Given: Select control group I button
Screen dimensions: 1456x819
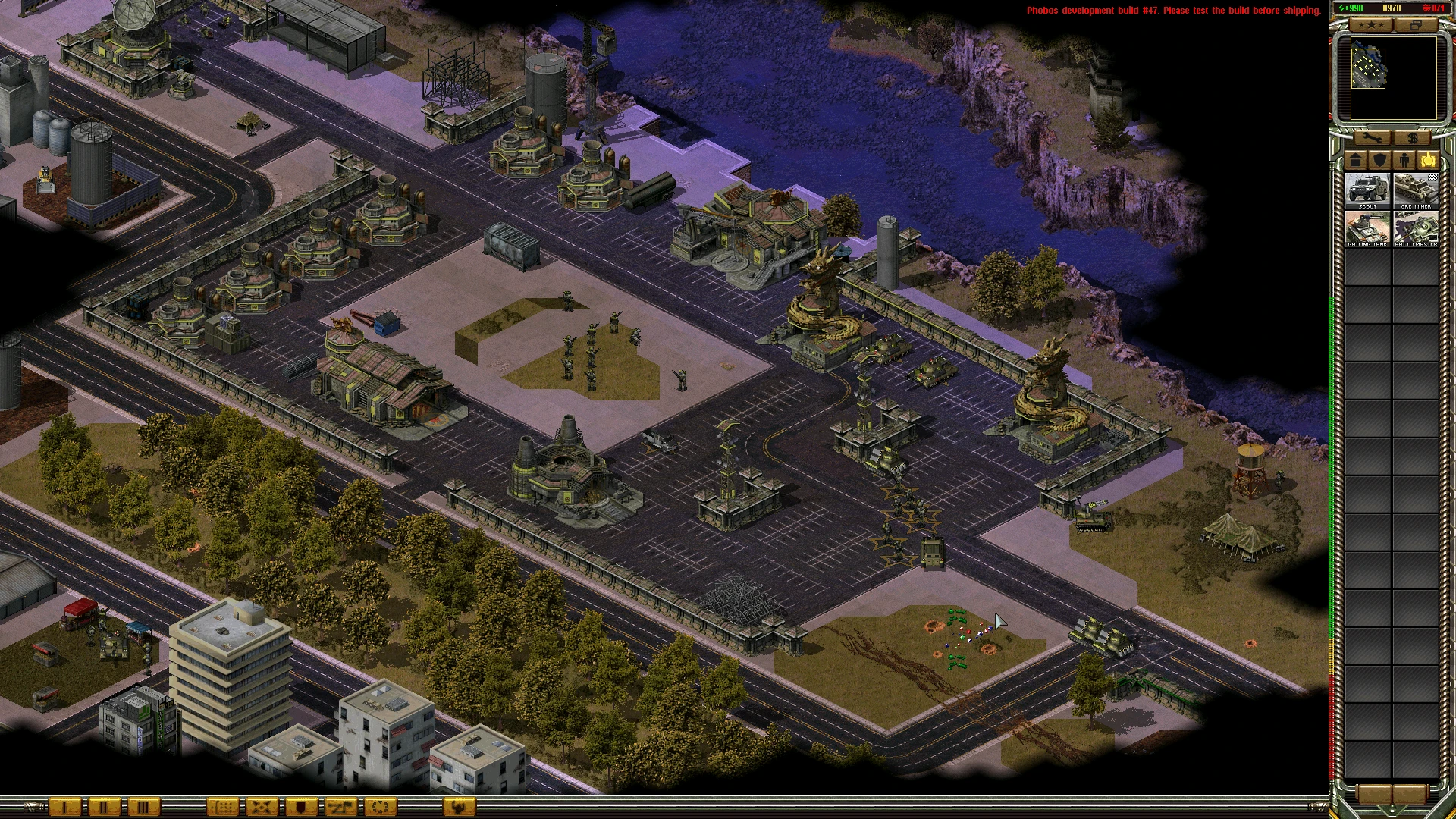Looking at the screenshot, I should (65, 807).
